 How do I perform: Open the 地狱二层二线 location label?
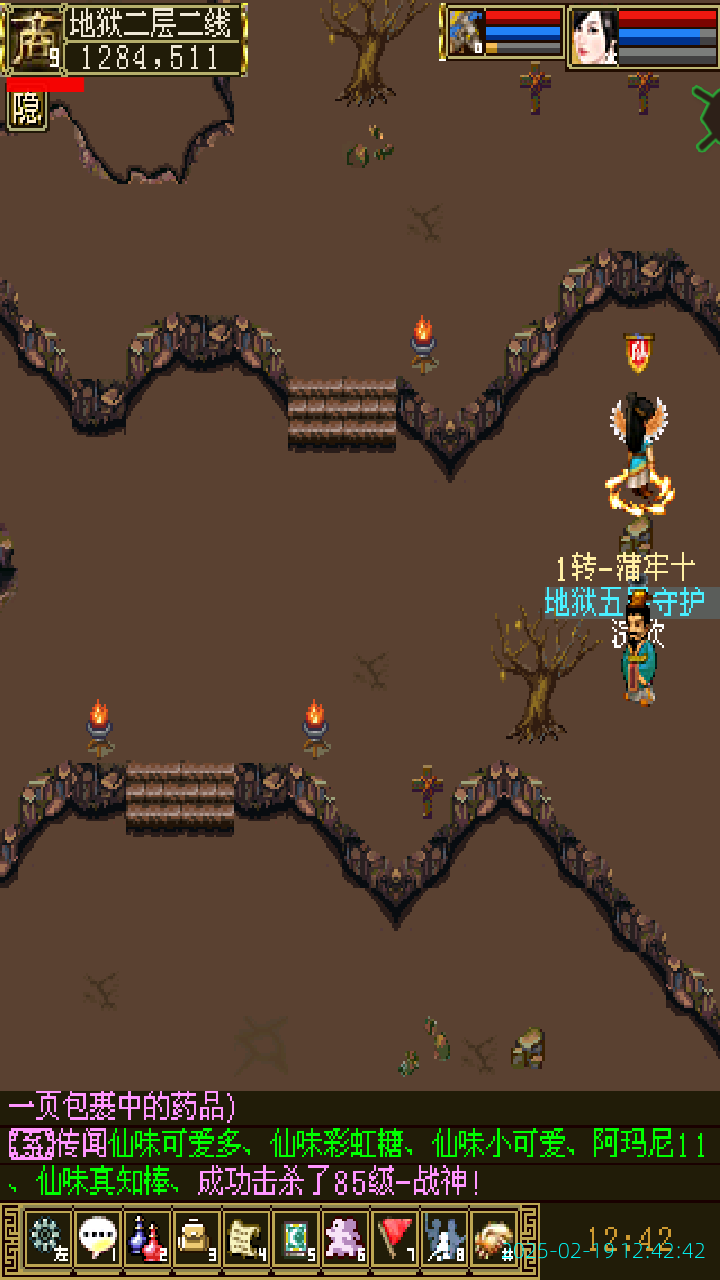coord(153,21)
